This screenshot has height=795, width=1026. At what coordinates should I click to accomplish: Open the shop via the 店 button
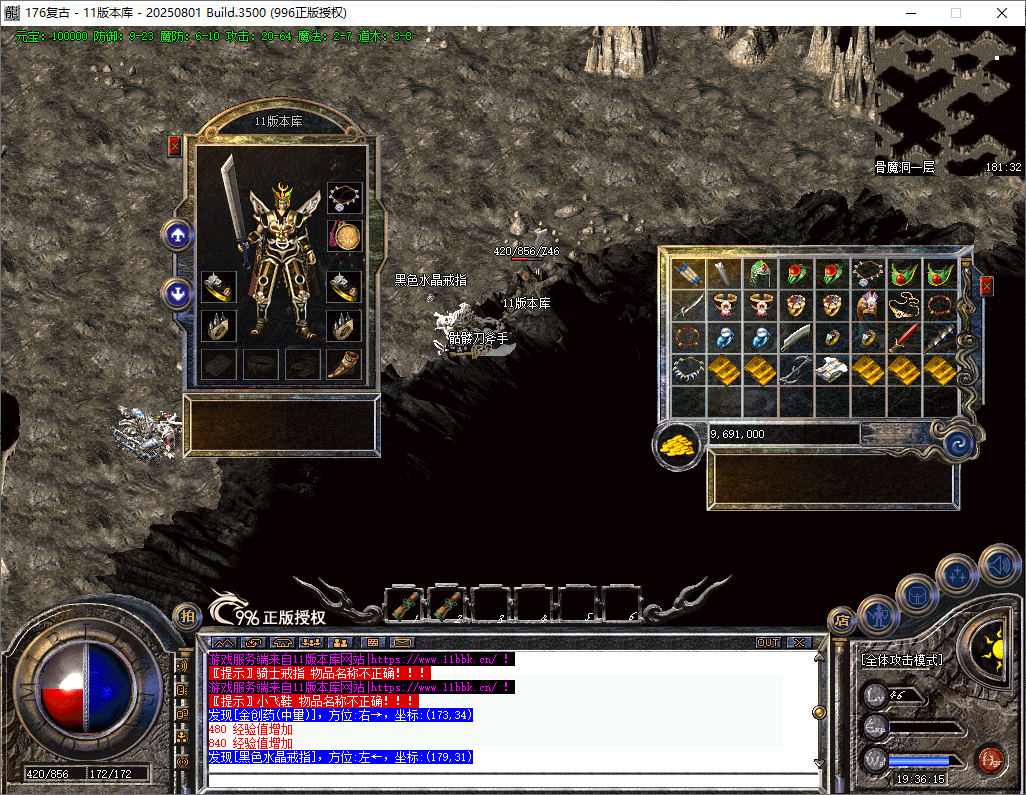pos(842,620)
